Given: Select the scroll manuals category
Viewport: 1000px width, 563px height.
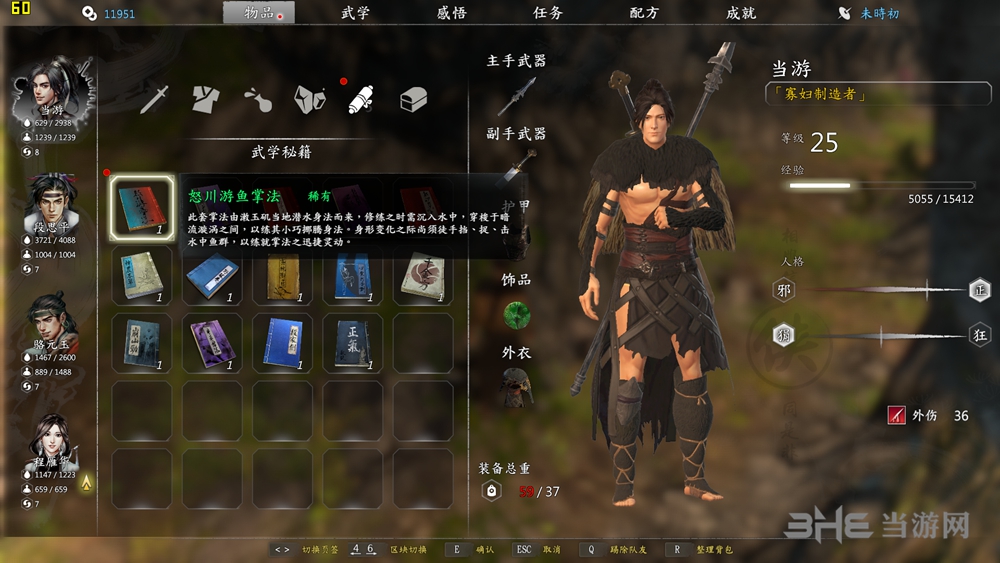Looking at the screenshot, I should click(x=361, y=99).
